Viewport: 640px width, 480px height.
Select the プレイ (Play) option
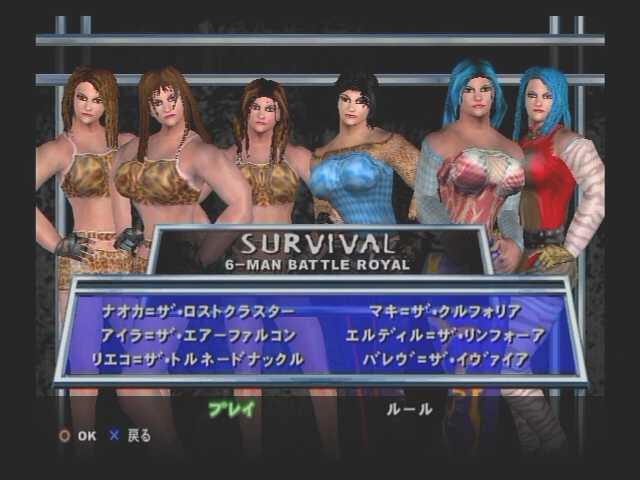coord(232,409)
